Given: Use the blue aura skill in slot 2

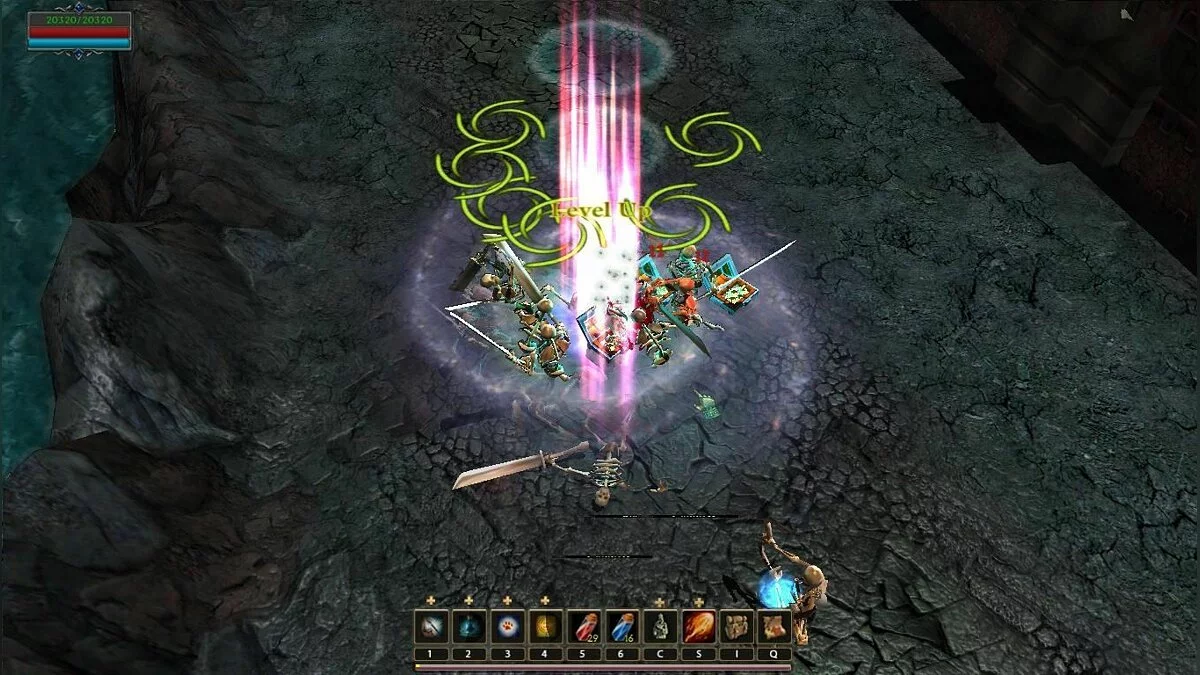Looking at the screenshot, I should [x=469, y=627].
